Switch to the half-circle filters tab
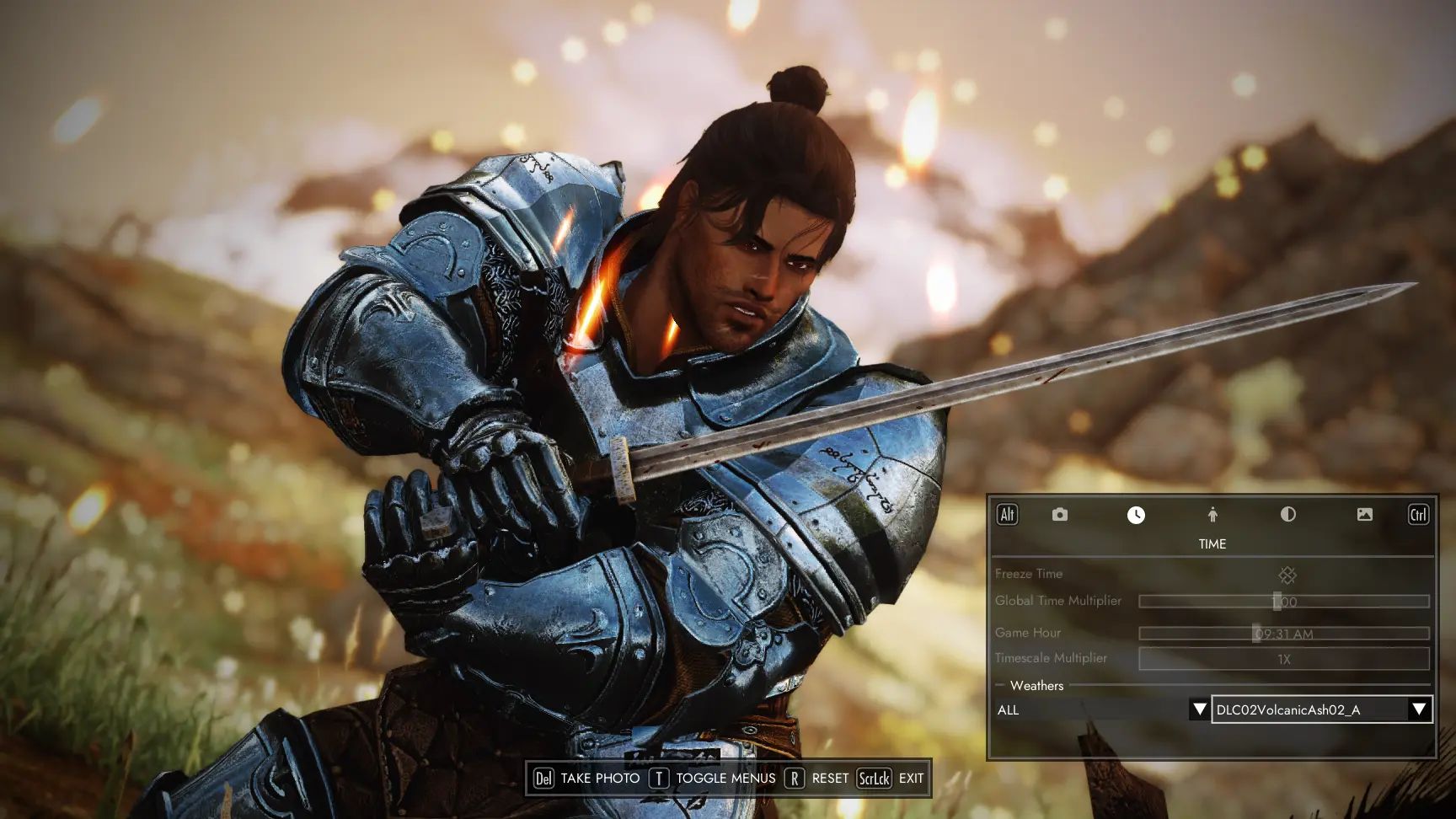The height and width of the screenshot is (819, 1456). click(x=1287, y=515)
